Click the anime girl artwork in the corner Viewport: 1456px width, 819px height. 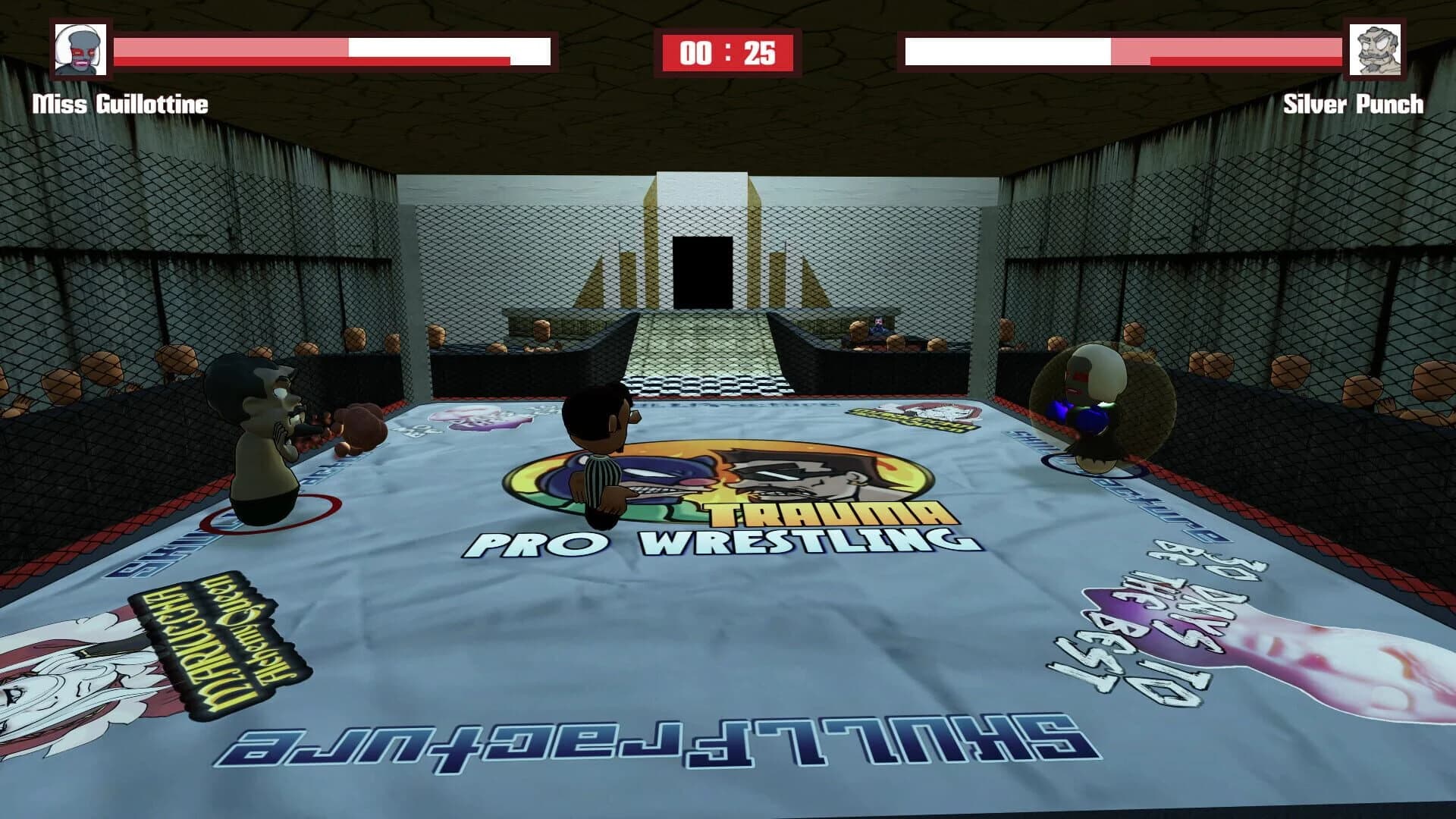coord(53,682)
